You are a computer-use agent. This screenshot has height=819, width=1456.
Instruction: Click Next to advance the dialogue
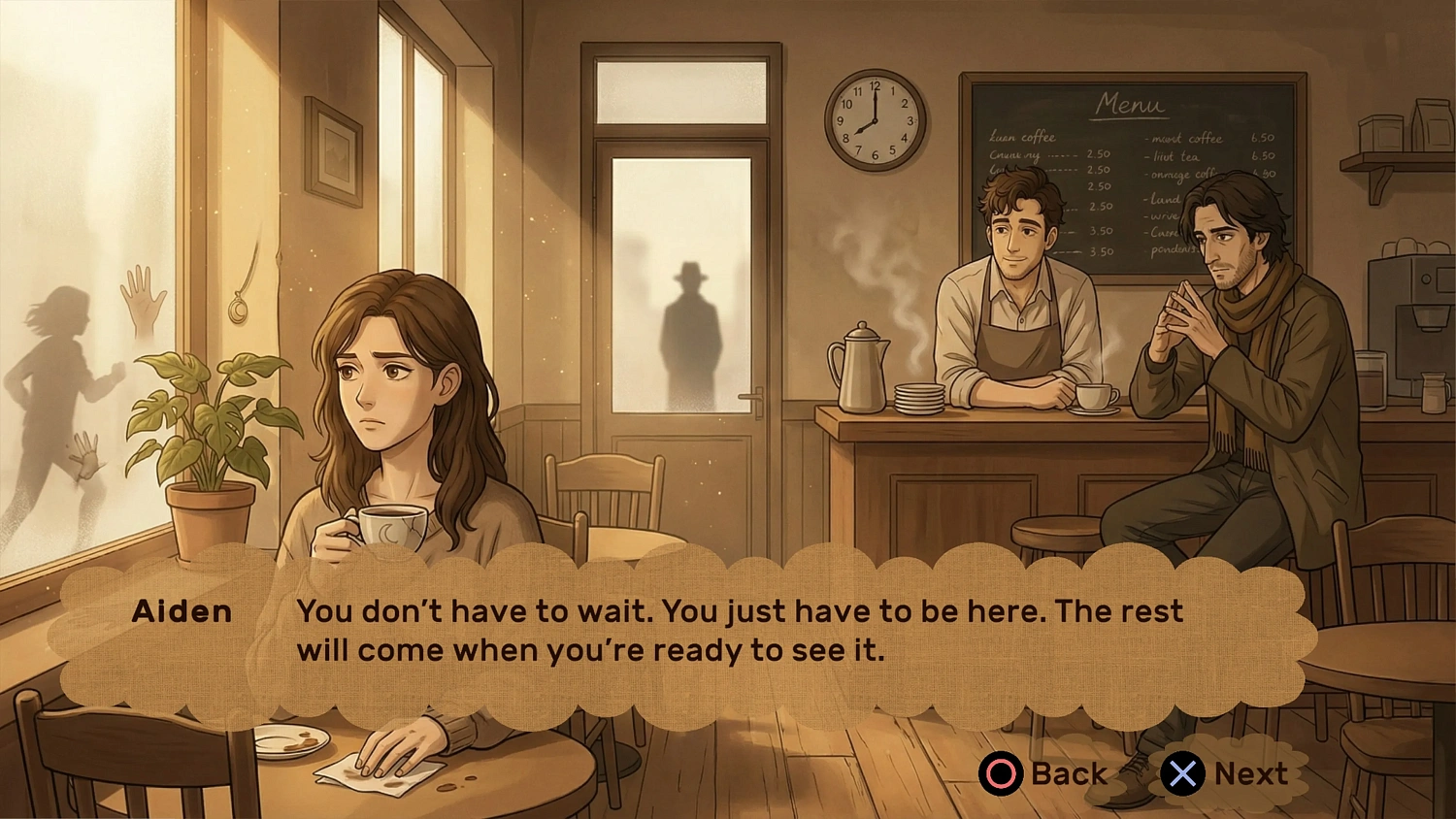[x=1225, y=773]
